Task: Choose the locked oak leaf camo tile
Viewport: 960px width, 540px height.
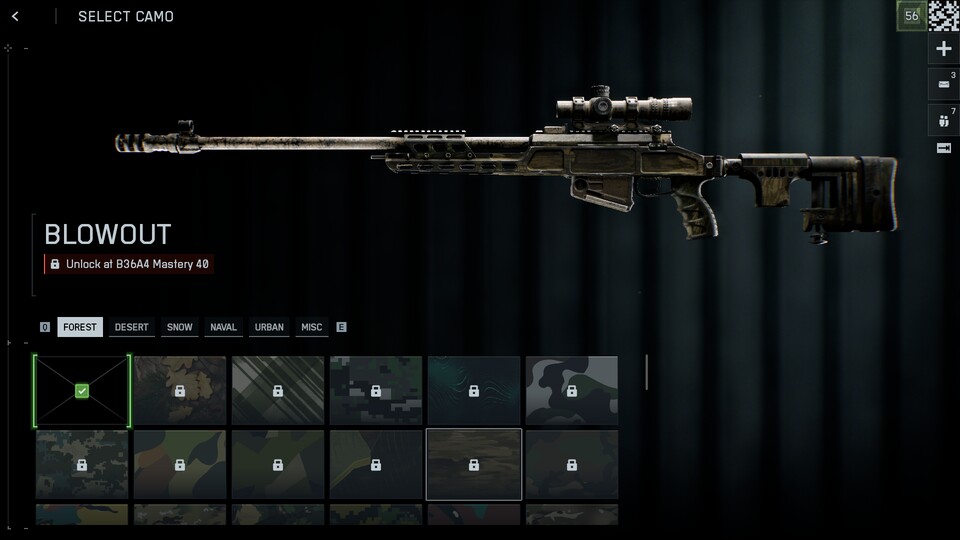Action: pos(180,391)
